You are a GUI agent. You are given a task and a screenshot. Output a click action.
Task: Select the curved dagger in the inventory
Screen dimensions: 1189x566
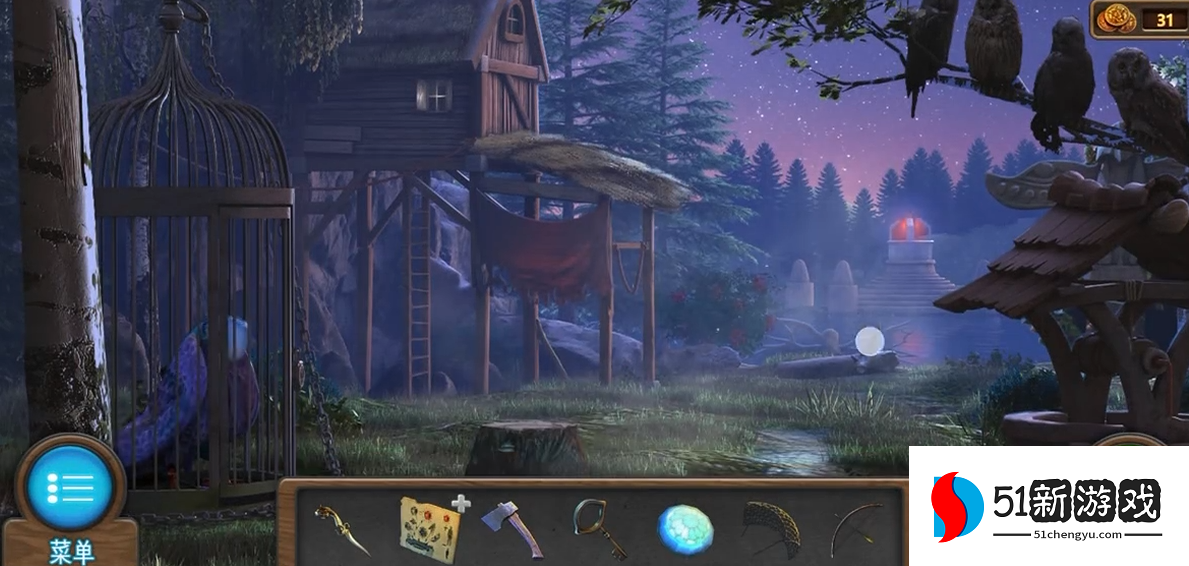343,530
